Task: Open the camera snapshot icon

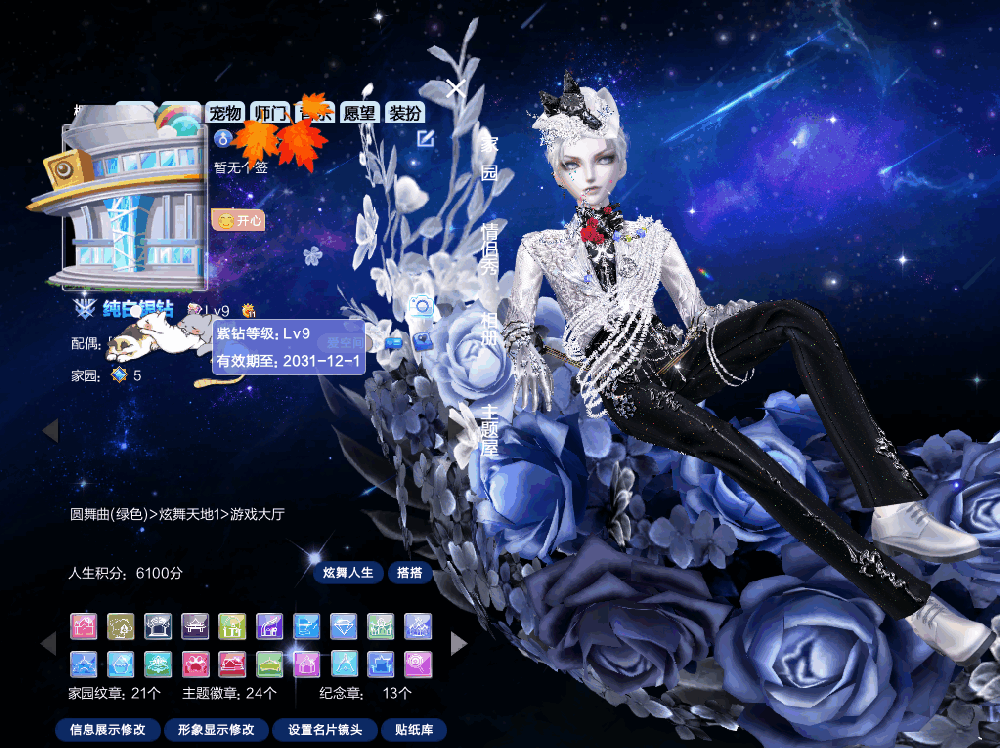Action: coord(422,307)
